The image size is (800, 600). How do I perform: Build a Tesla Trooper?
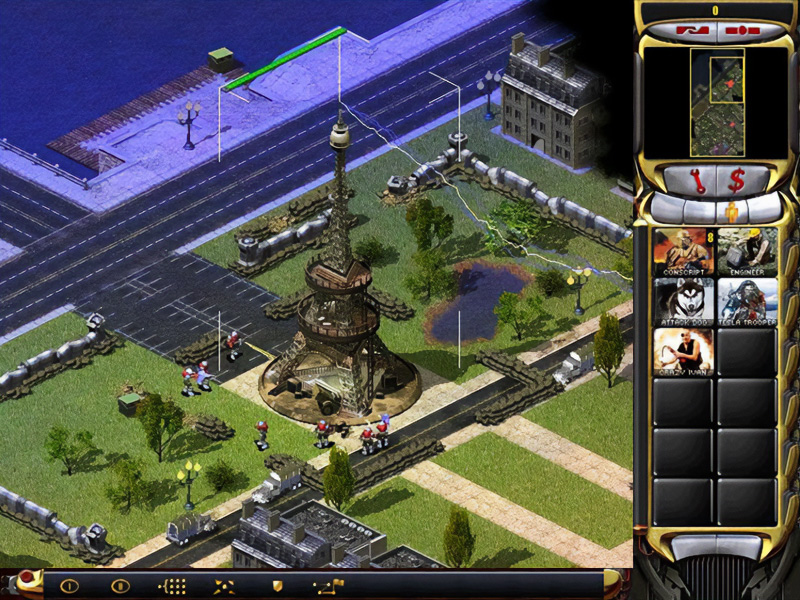pyautogui.click(x=747, y=301)
